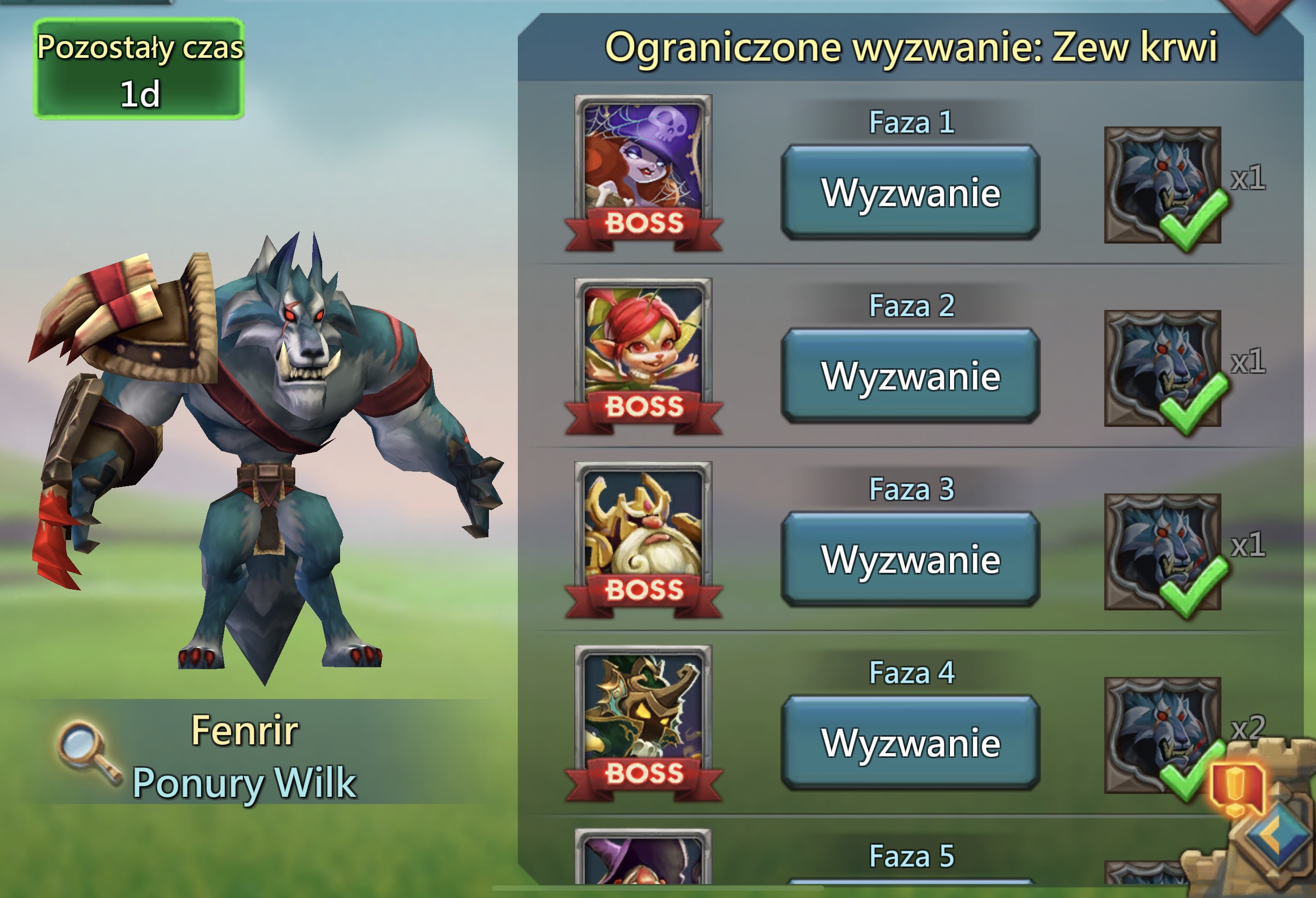Start the Faza 2 Wyzwanie challenge
The image size is (1316, 898).
(x=910, y=376)
